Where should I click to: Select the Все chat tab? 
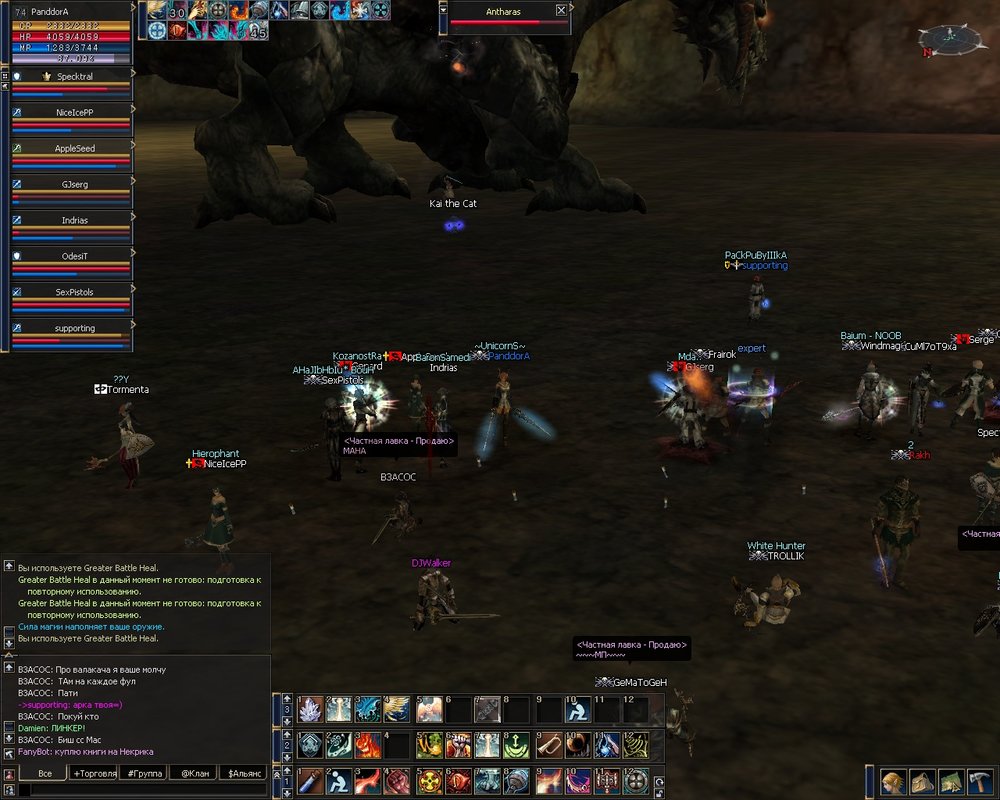pos(44,773)
